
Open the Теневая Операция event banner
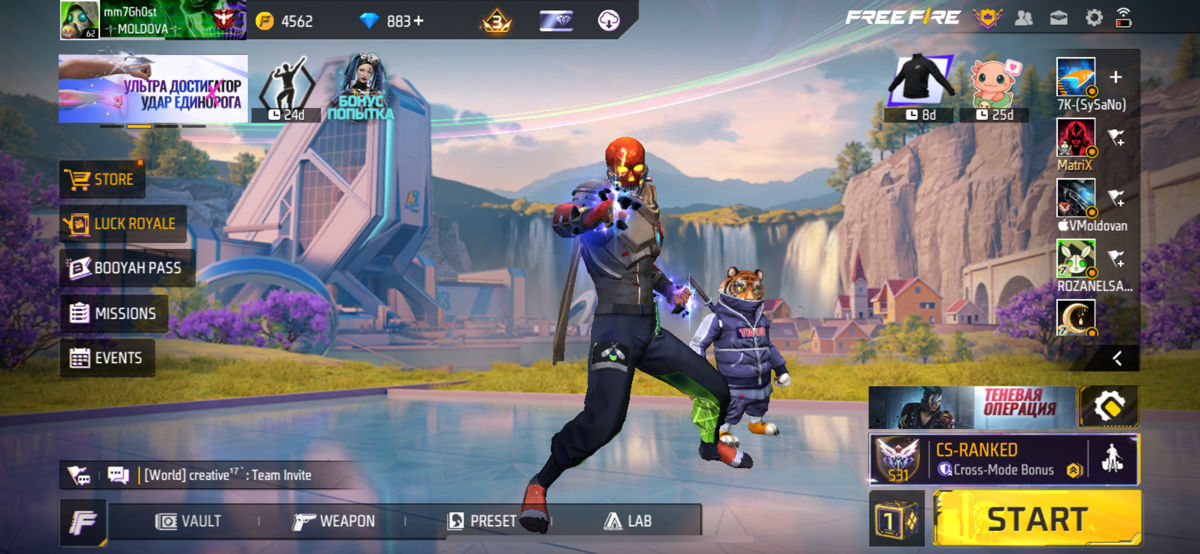point(971,407)
